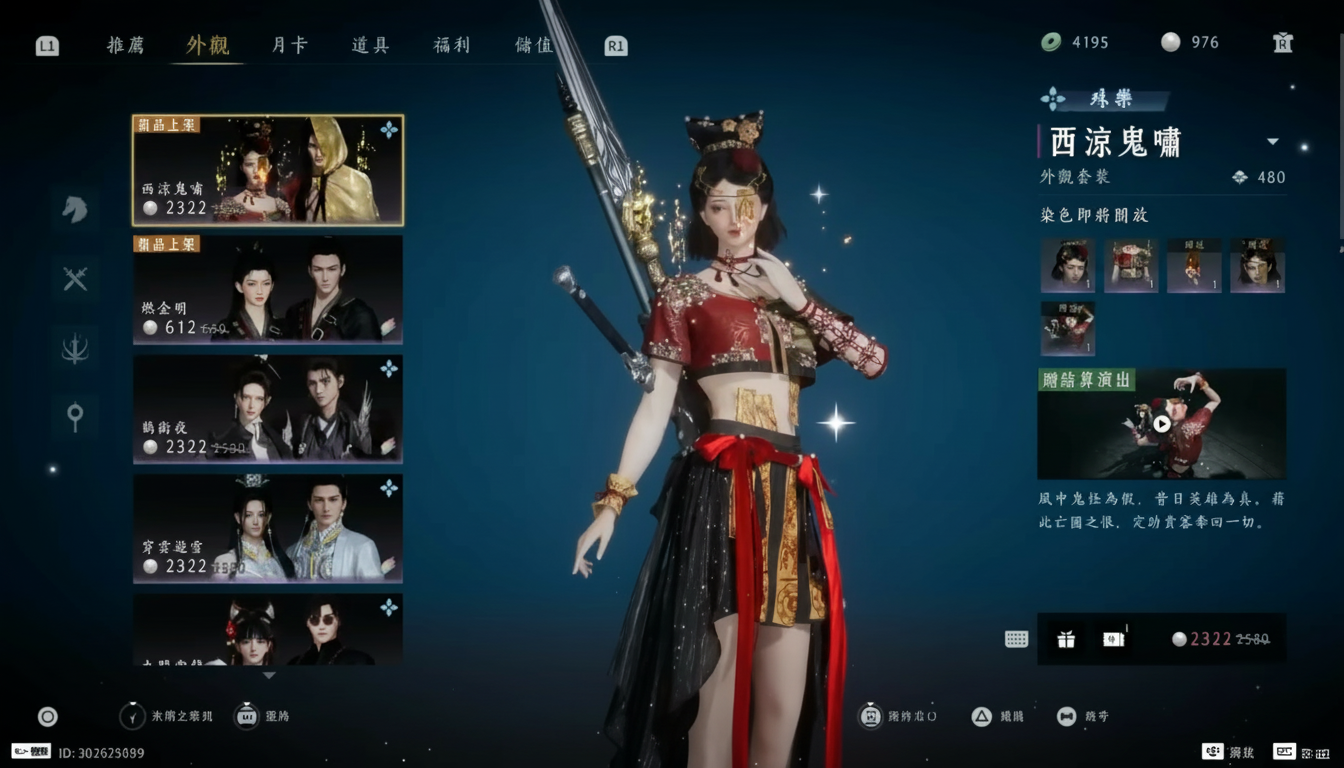Buy the outfit for 2322
The height and width of the screenshot is (768, 1344).
tap(1220, 639)
